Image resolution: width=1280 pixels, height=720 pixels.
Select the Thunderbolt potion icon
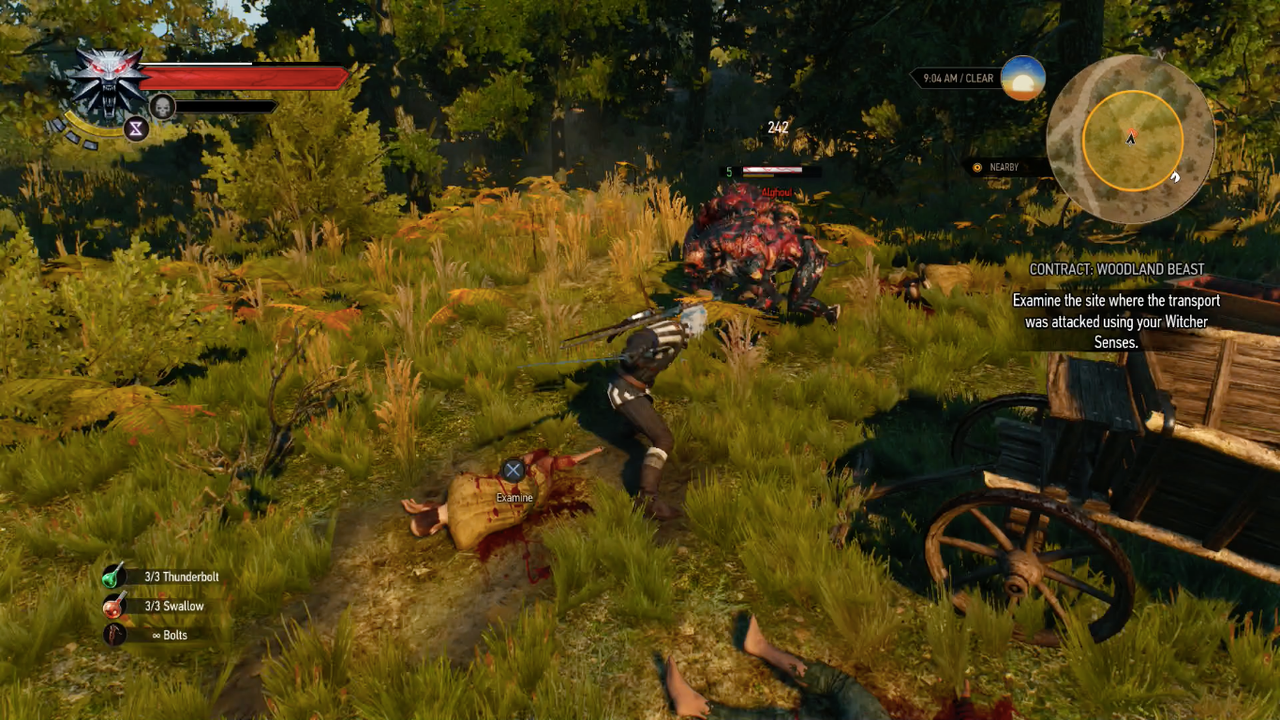113,576
